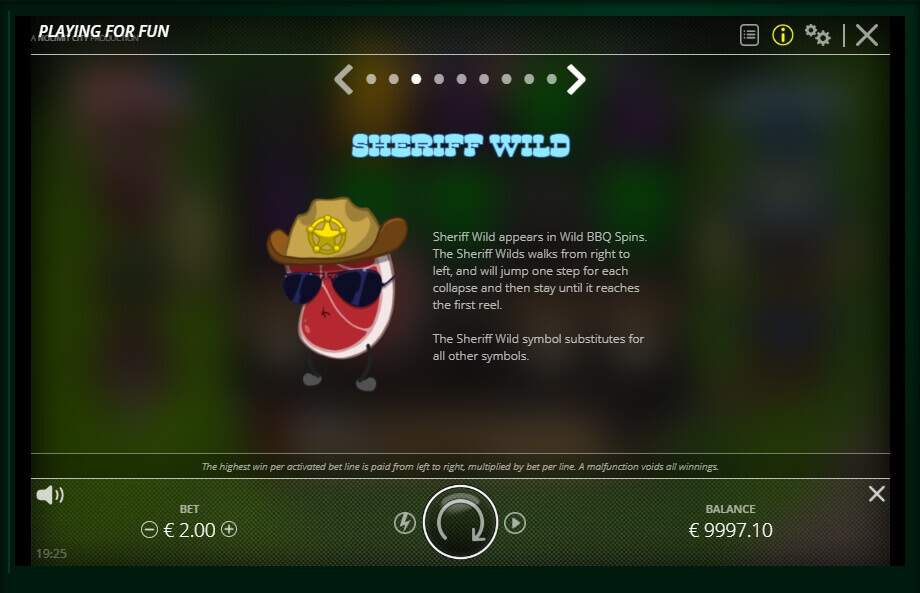Increase the bet with plus button
The width and height of the screenshot is (920, 593).
229,529
